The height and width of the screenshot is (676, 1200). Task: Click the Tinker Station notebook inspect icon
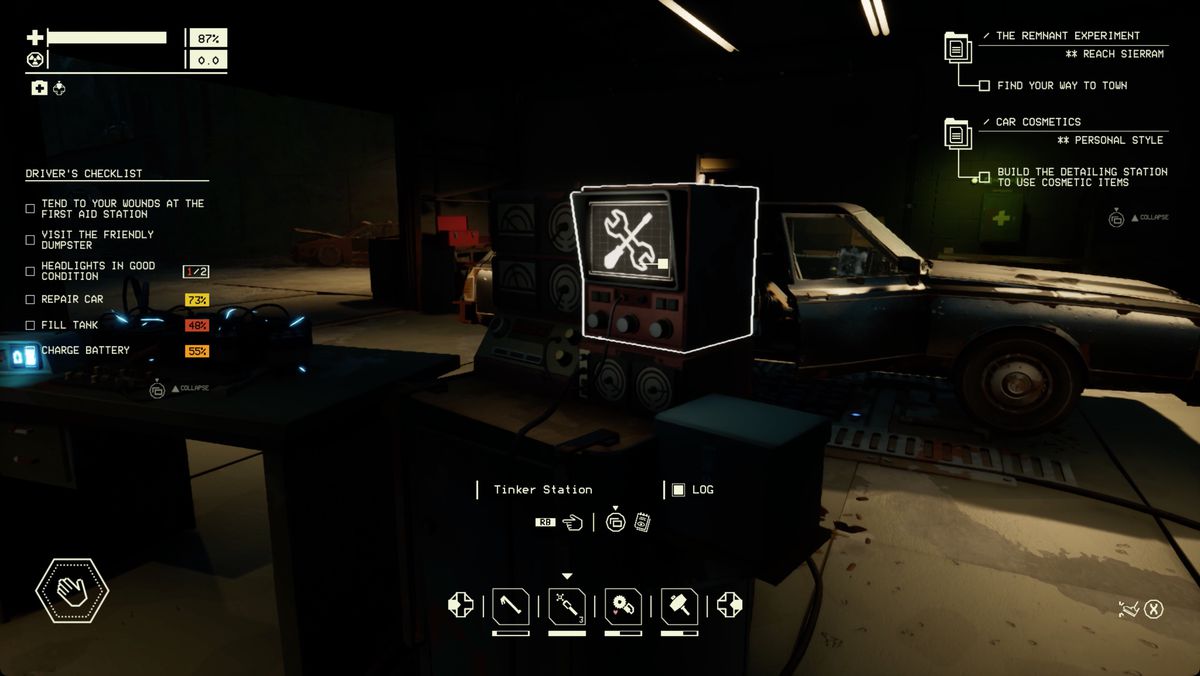click(643, 522)
